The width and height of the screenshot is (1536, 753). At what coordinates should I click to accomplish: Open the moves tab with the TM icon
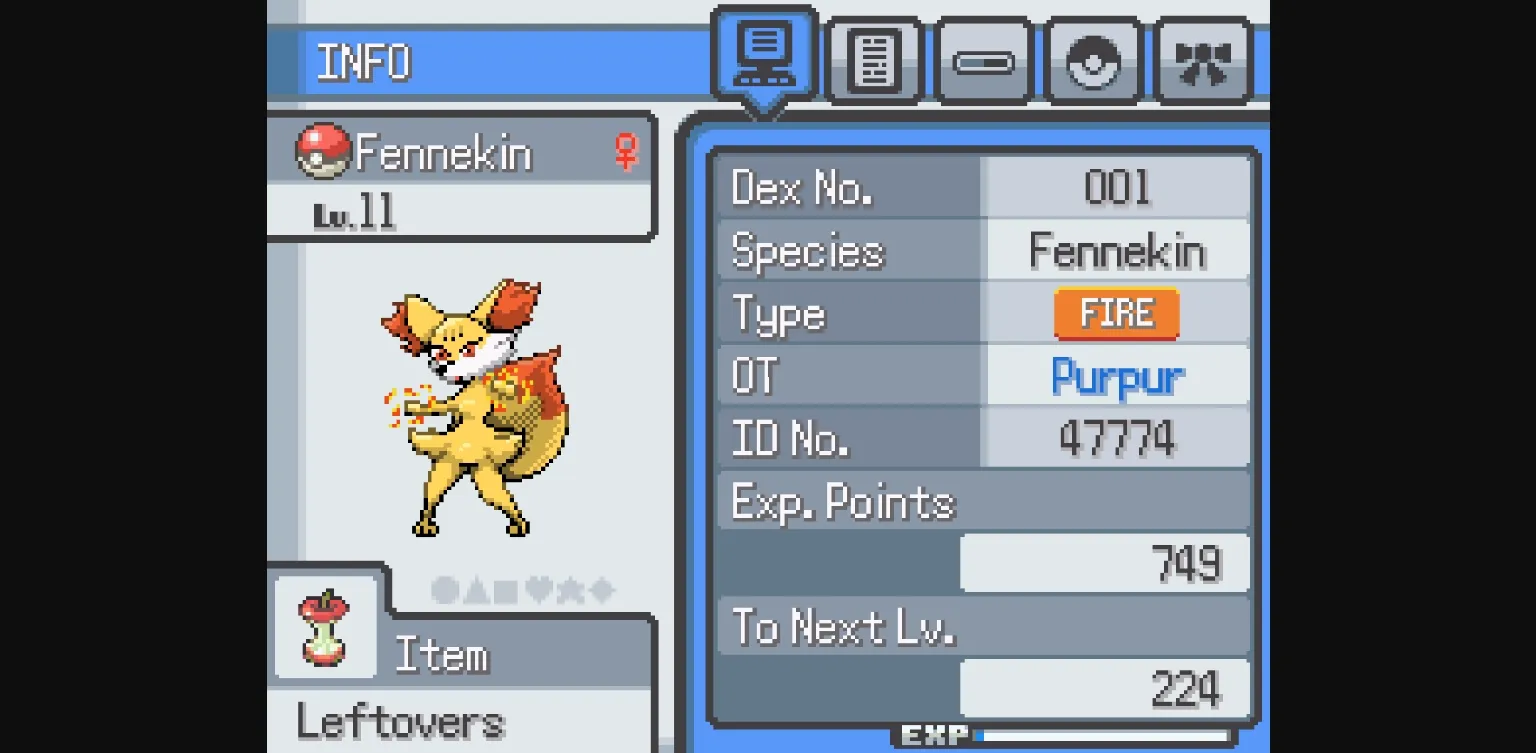(x=983, y=60)
